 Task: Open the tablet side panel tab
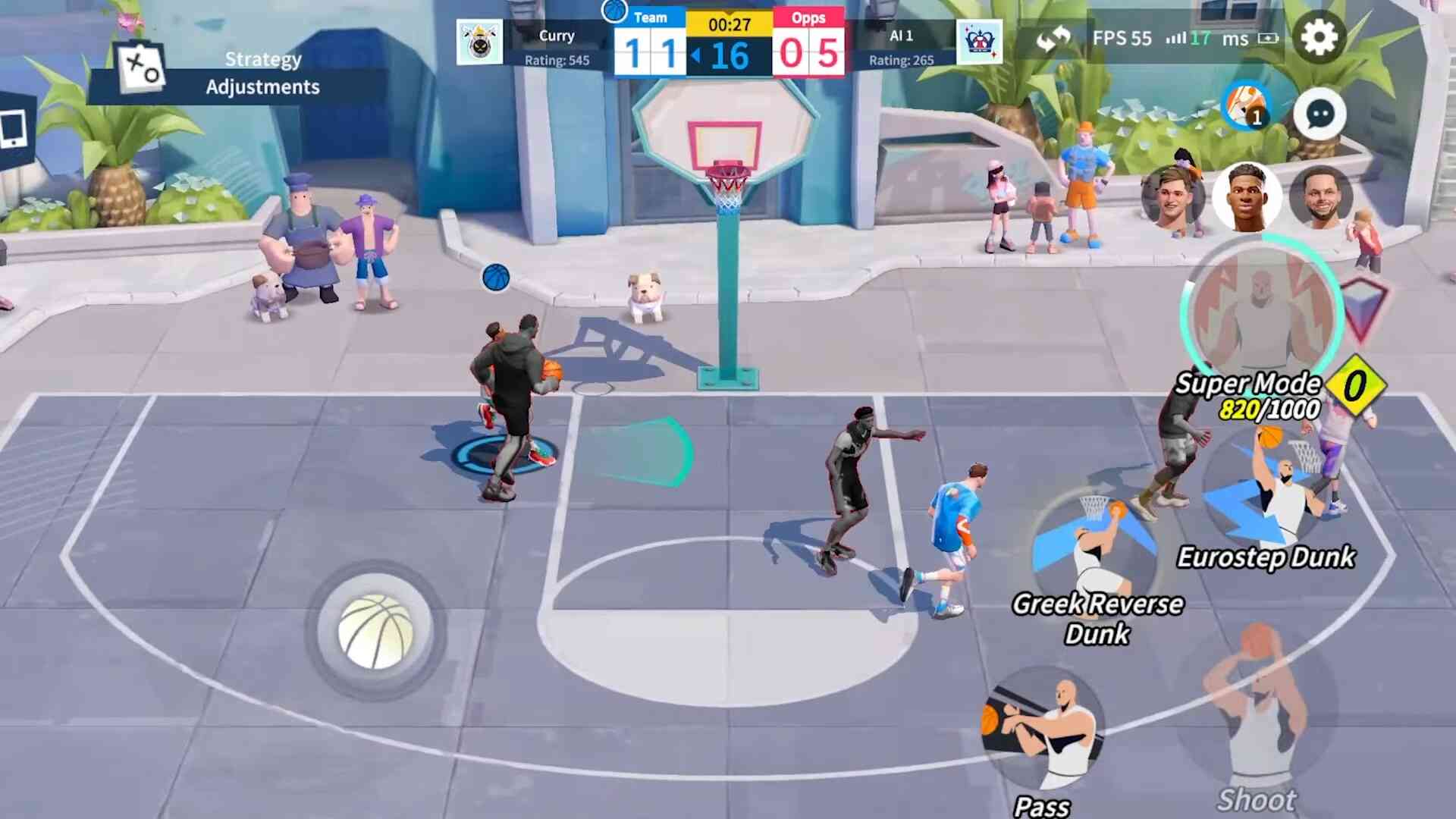coord(14,130)
